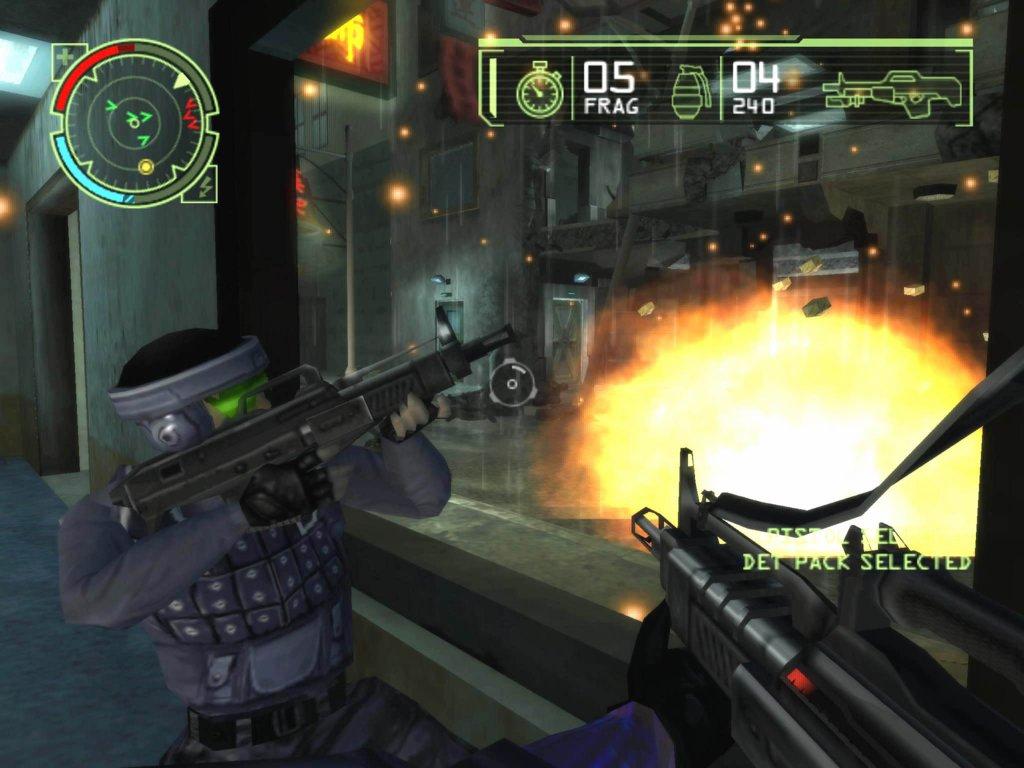Click the lightning bolt energy icon
Screen dimensions: 1024x768
[206, 187]
